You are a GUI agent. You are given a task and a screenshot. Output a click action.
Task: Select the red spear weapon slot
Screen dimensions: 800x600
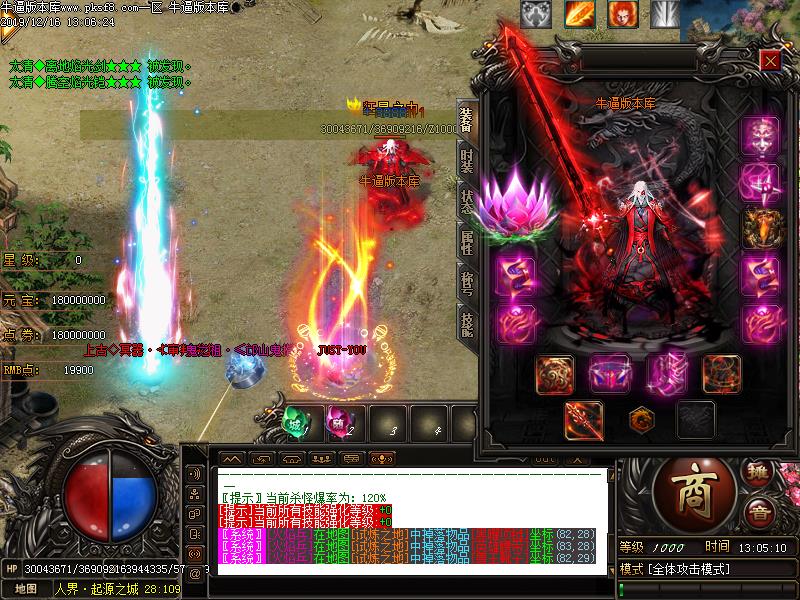(x=583, y=419)
